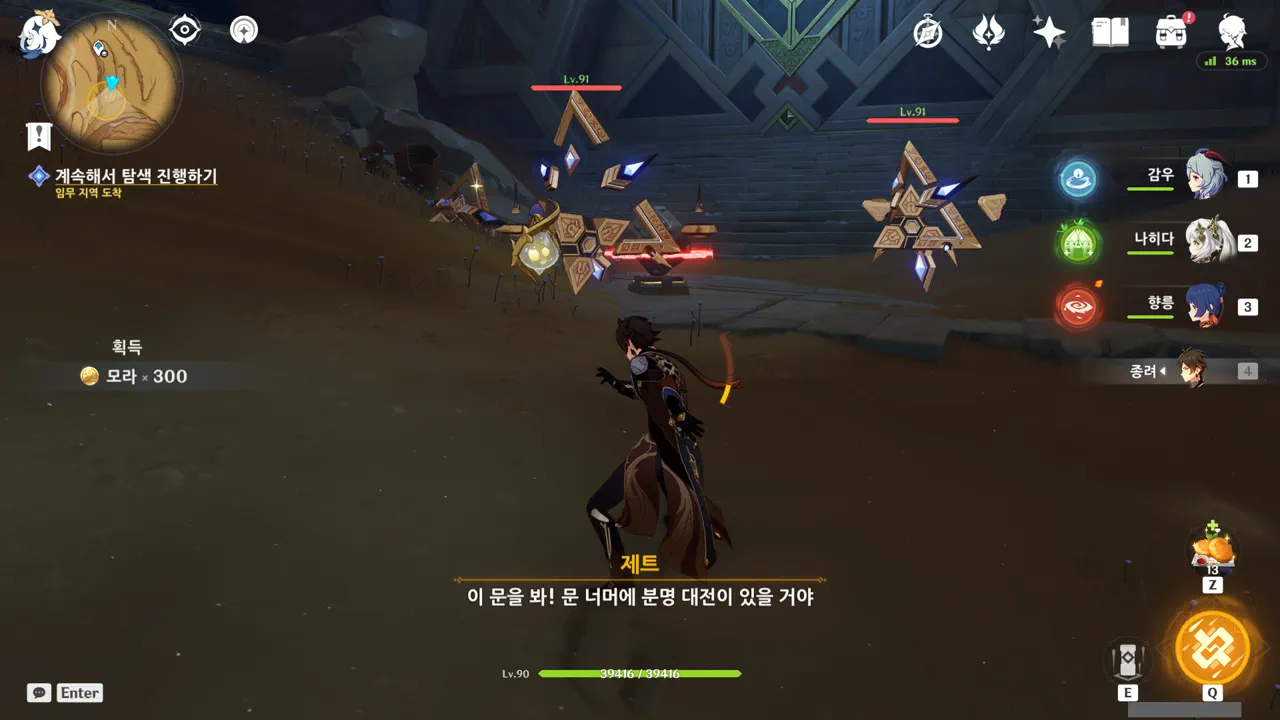
Task: Select the tracked quest objective text
Action: coord(135,176)
